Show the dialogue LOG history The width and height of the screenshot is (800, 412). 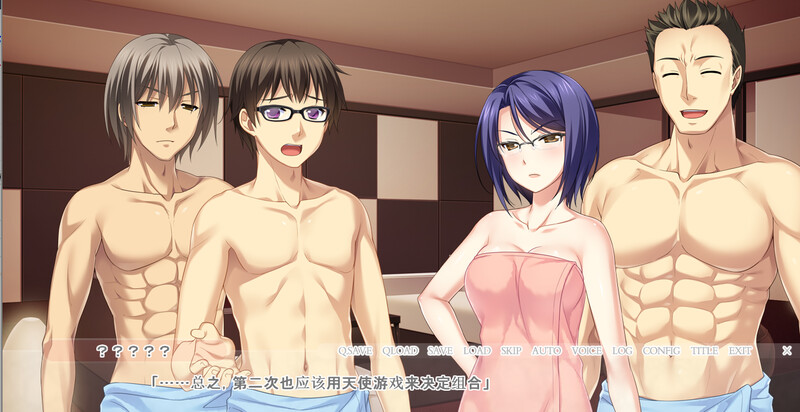(623, 351)
